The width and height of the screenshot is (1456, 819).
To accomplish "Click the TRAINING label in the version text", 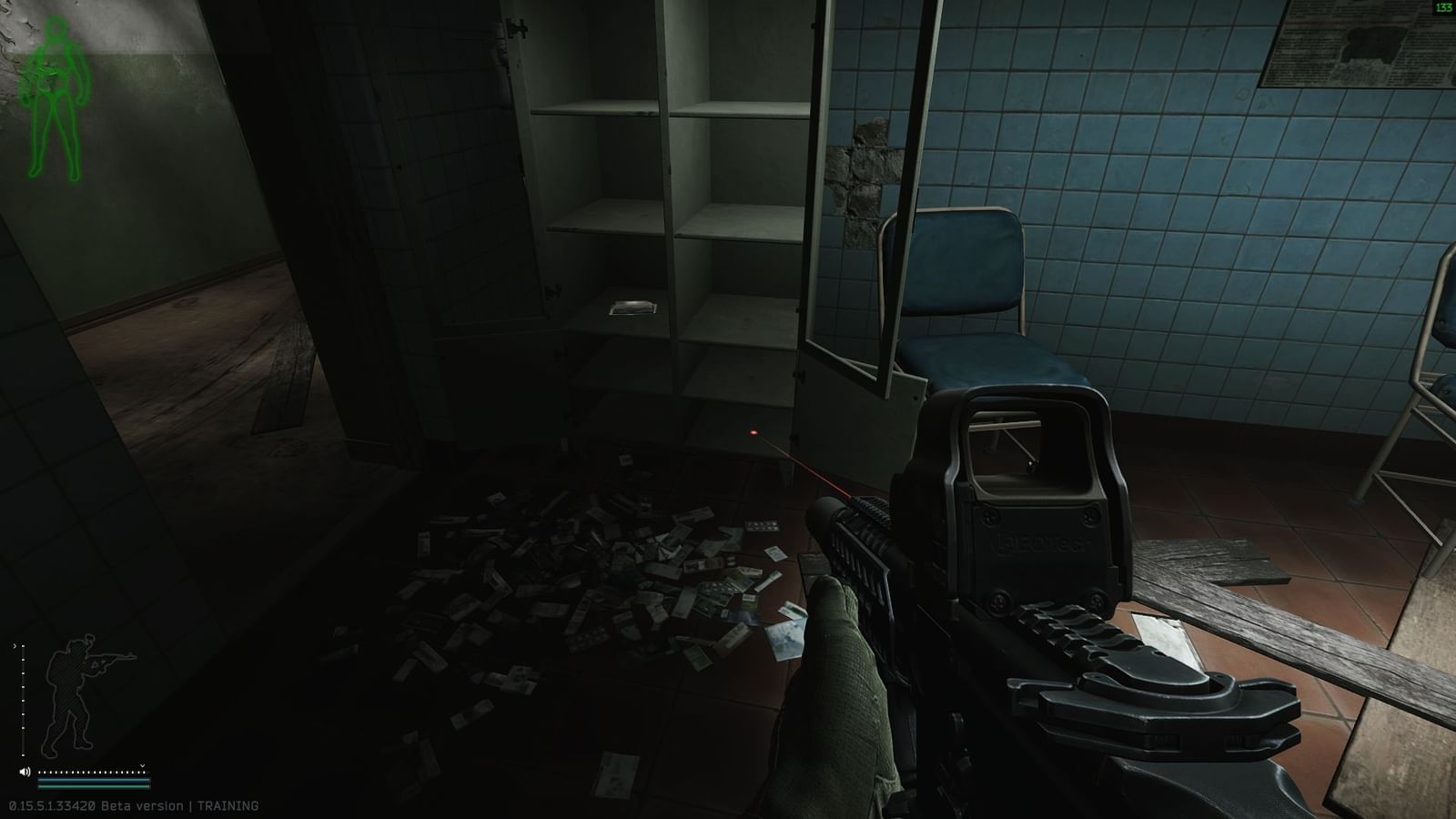I will click(x=227, y=805).
